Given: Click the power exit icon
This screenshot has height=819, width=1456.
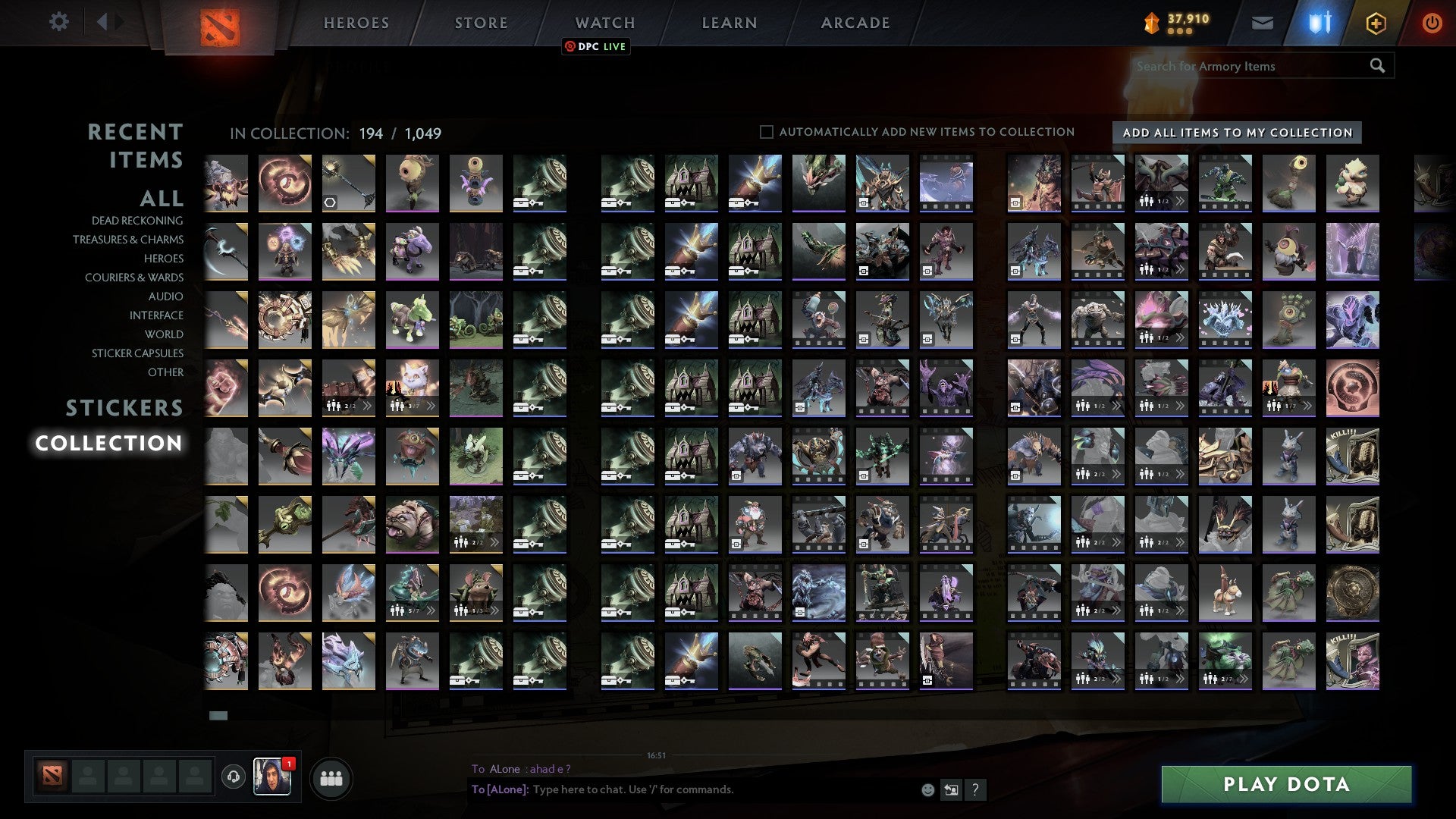Looking at the screenshot, I should 1432,22.
